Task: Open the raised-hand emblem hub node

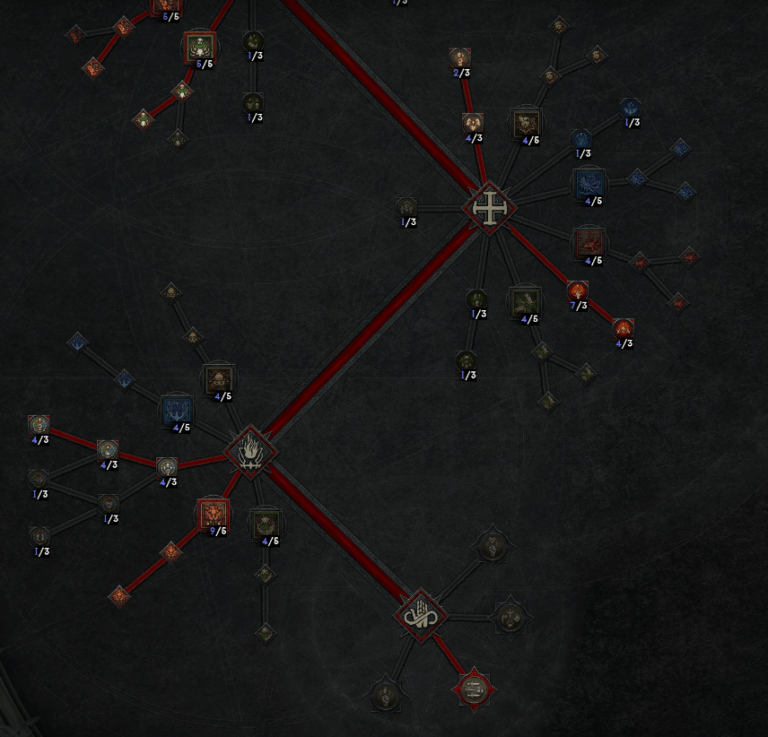Action: coord(421,614)
